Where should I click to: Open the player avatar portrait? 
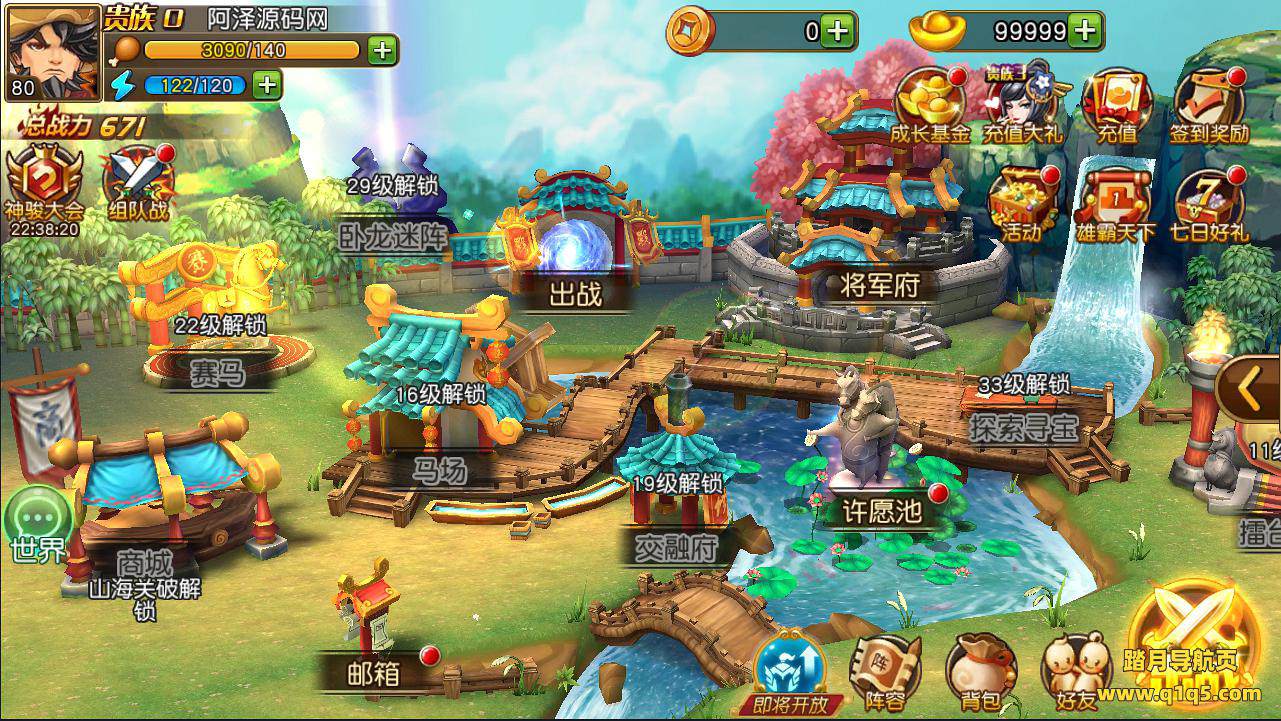point(53,52)
